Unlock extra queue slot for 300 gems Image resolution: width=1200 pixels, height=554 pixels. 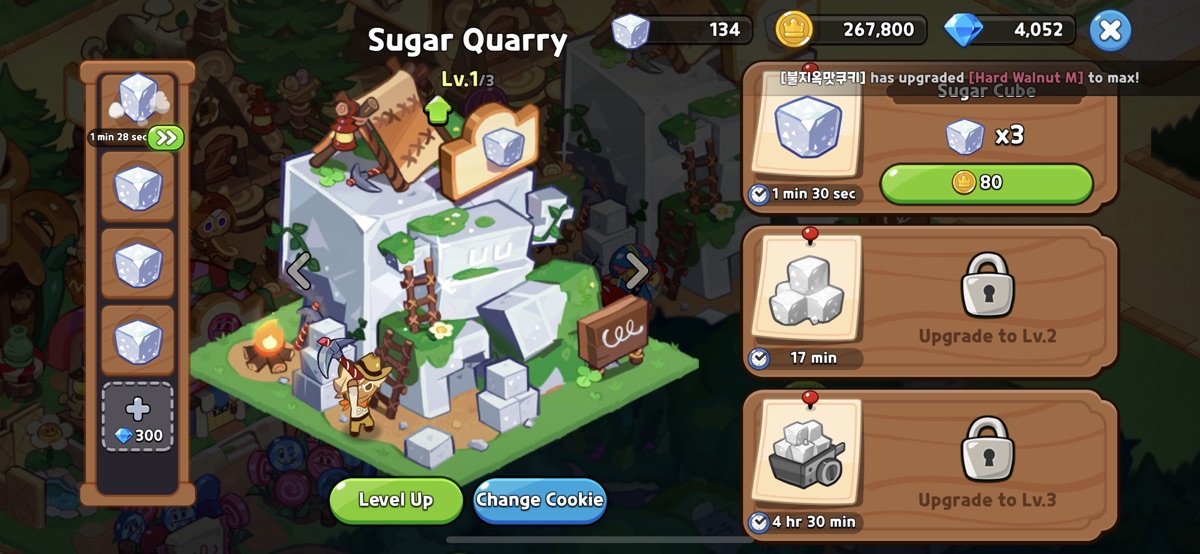(x=138, y=417)
